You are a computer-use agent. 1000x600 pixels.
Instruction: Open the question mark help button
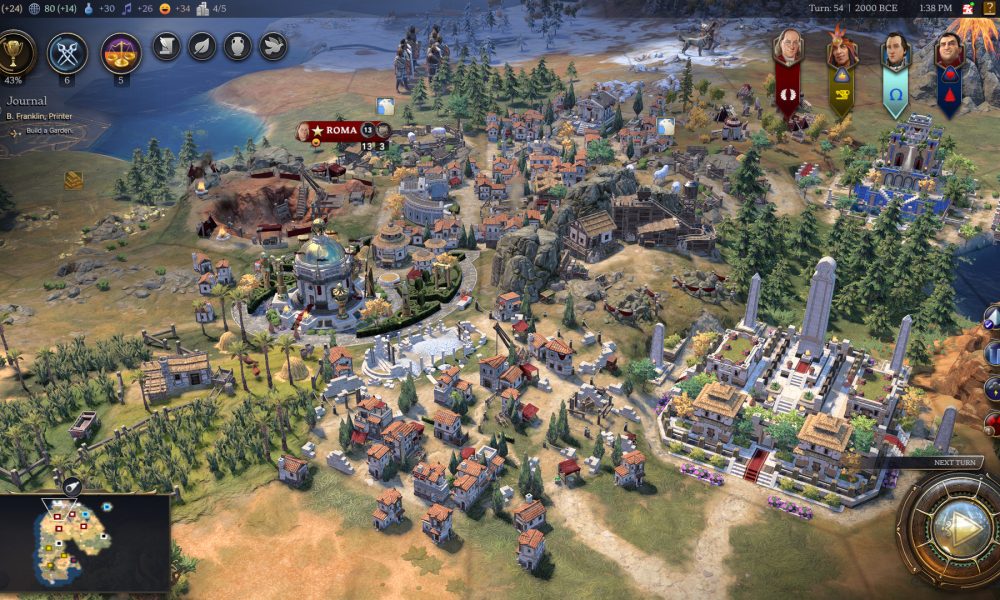point(991,8)
